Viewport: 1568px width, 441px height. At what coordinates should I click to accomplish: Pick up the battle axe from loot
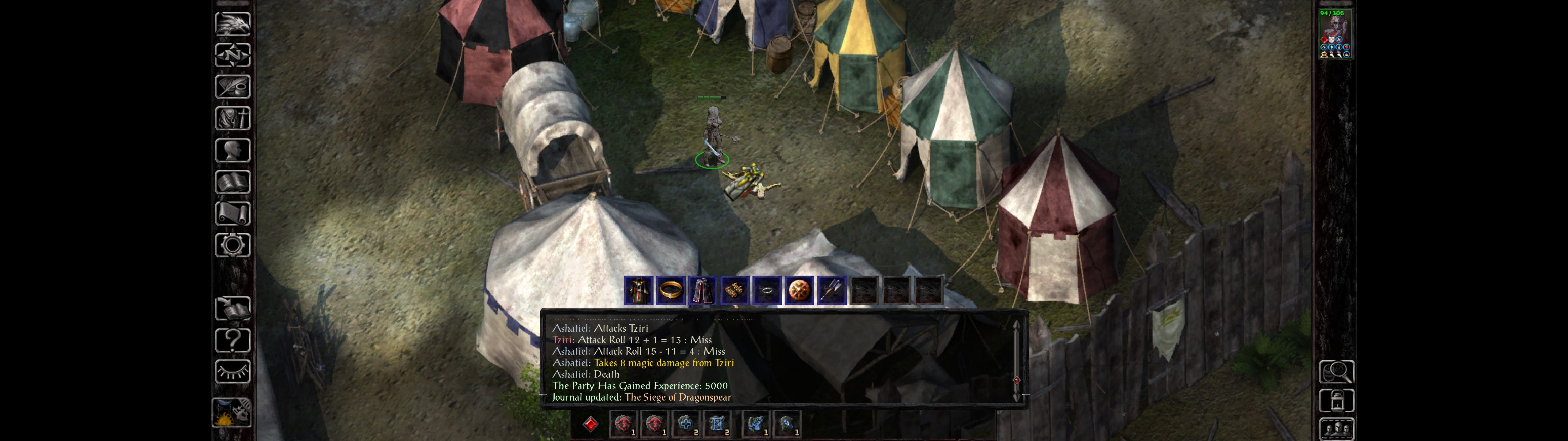[831, 291]
